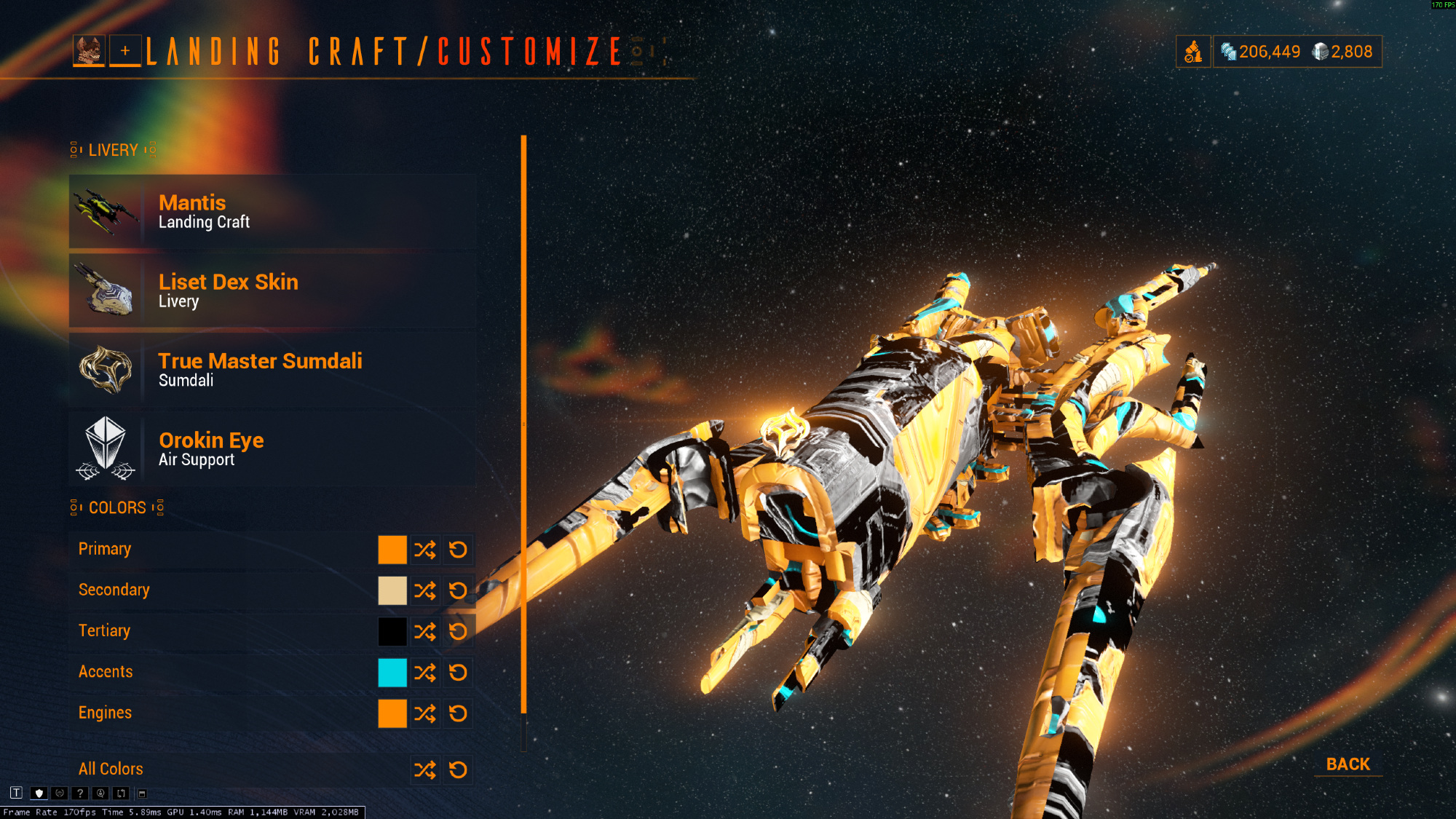1456x819 pixels.
Task: Edit the Engines color swatch
Action: [392, 713]
